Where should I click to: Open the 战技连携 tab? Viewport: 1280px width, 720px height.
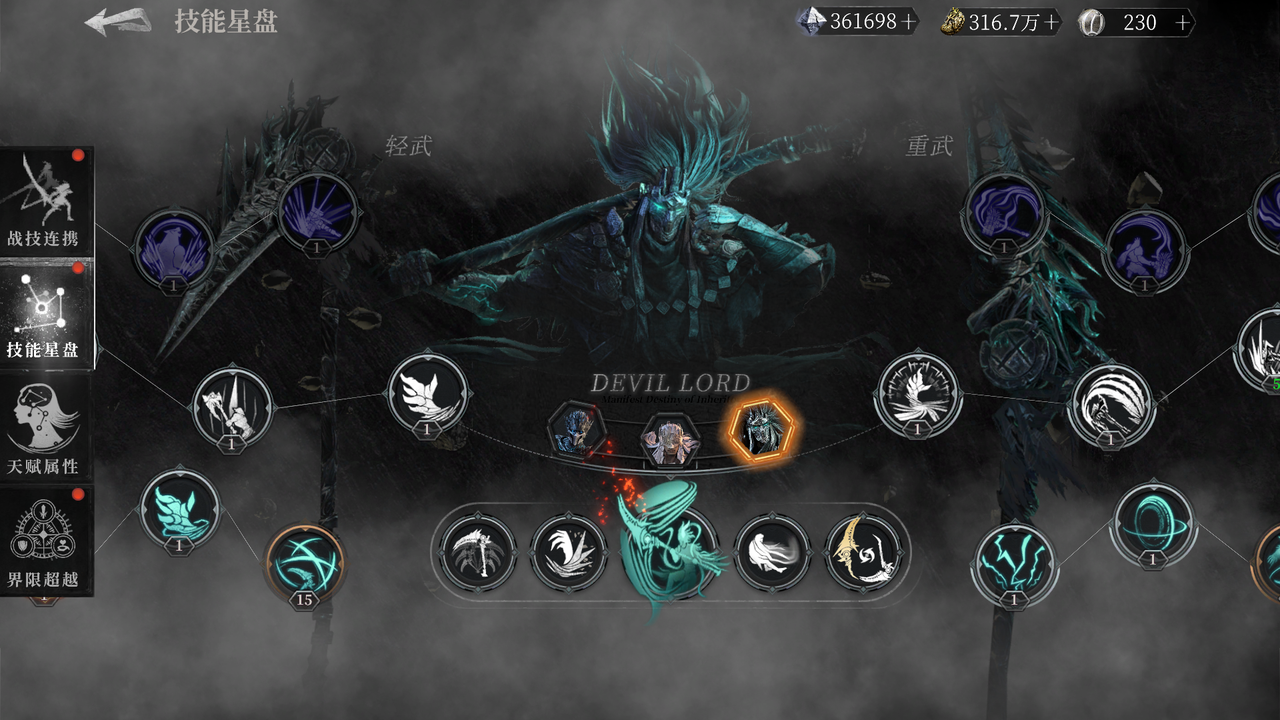(46, 204)
